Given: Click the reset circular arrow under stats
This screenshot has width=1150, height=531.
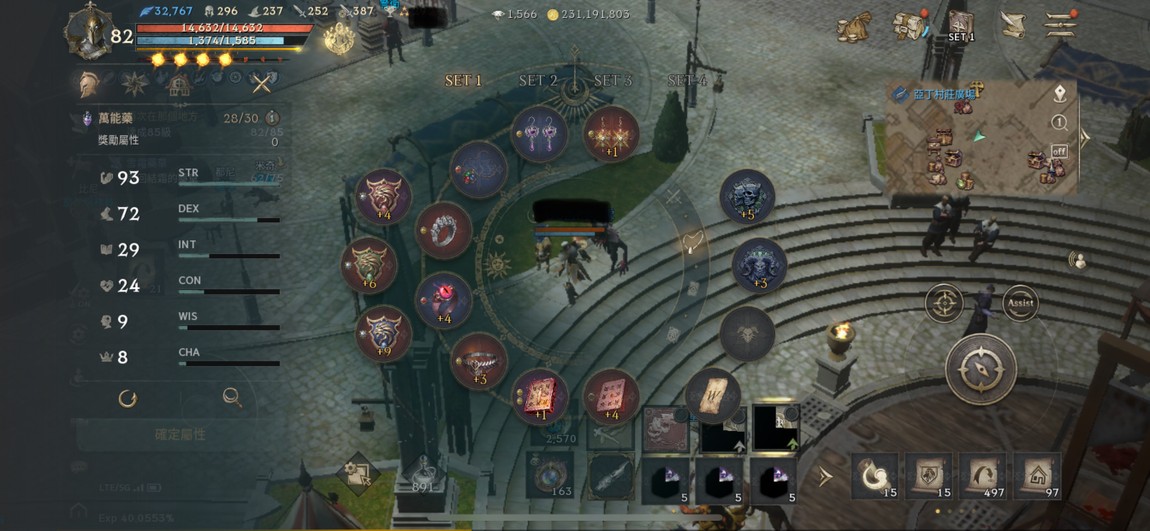Looking at the screenshot, I should tap(127, 398).
